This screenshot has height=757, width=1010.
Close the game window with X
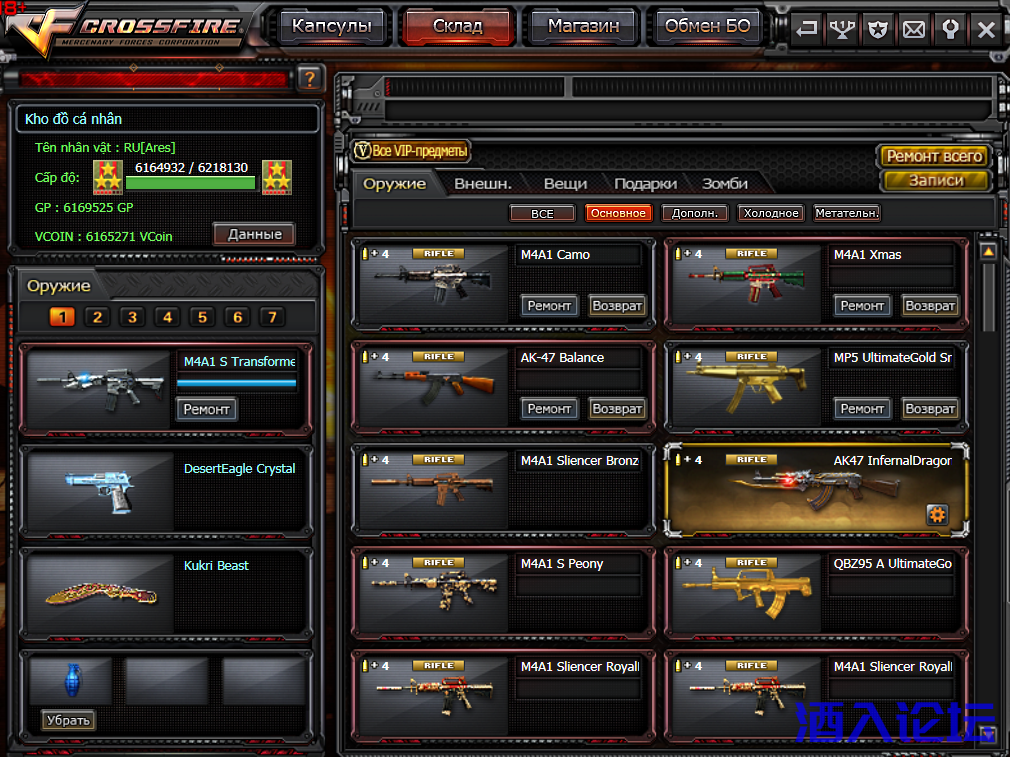(986, 29)
